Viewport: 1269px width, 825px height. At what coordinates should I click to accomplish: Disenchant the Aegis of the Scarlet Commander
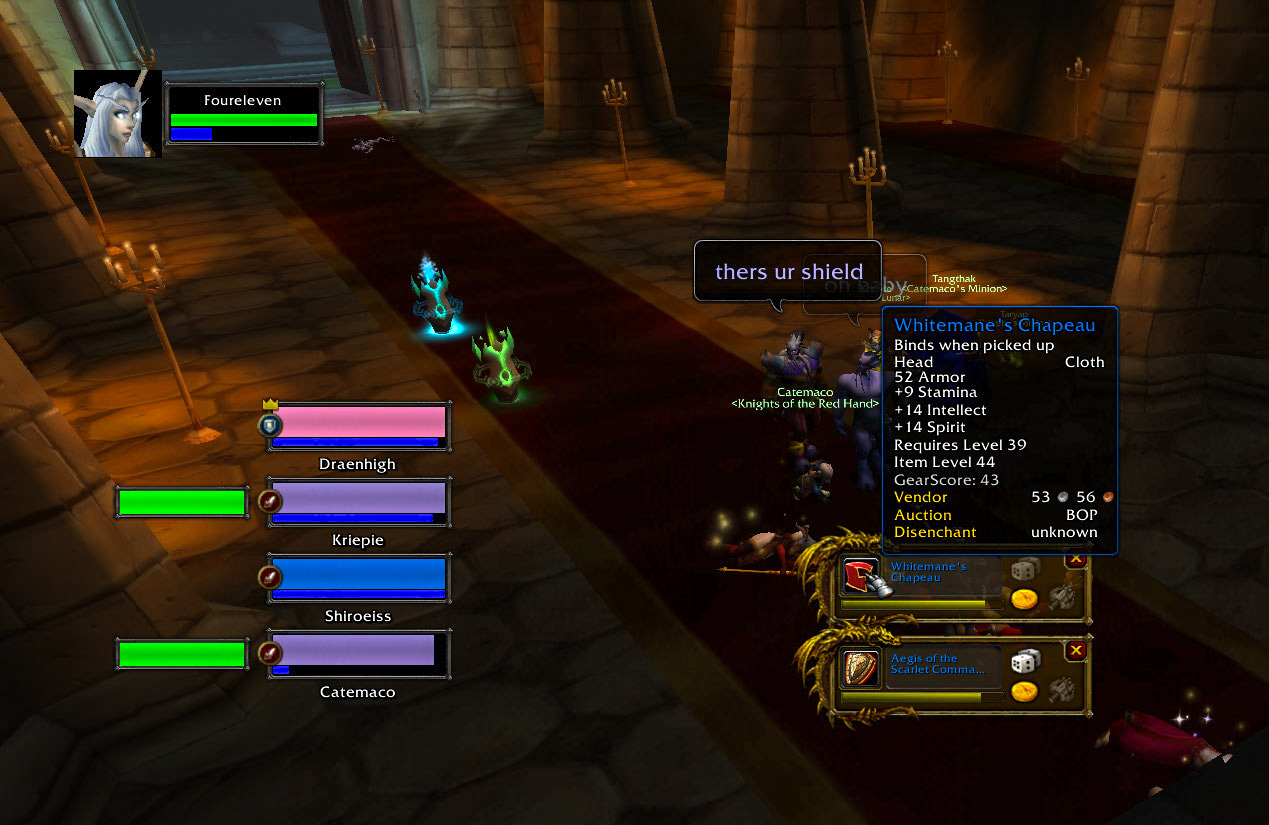(1060, 688)
